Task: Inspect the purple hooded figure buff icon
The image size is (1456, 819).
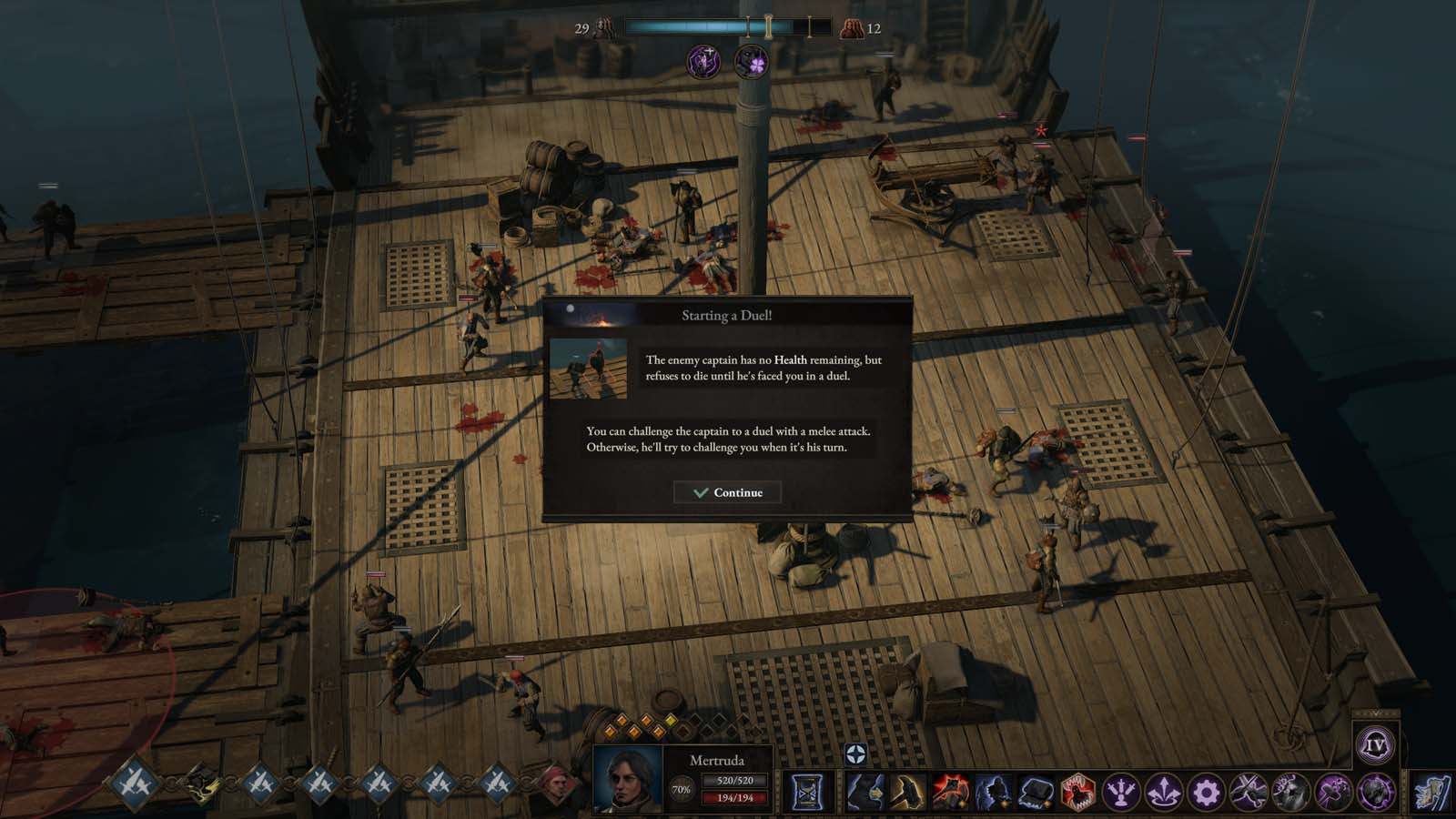Action: [x=703, y=62]
